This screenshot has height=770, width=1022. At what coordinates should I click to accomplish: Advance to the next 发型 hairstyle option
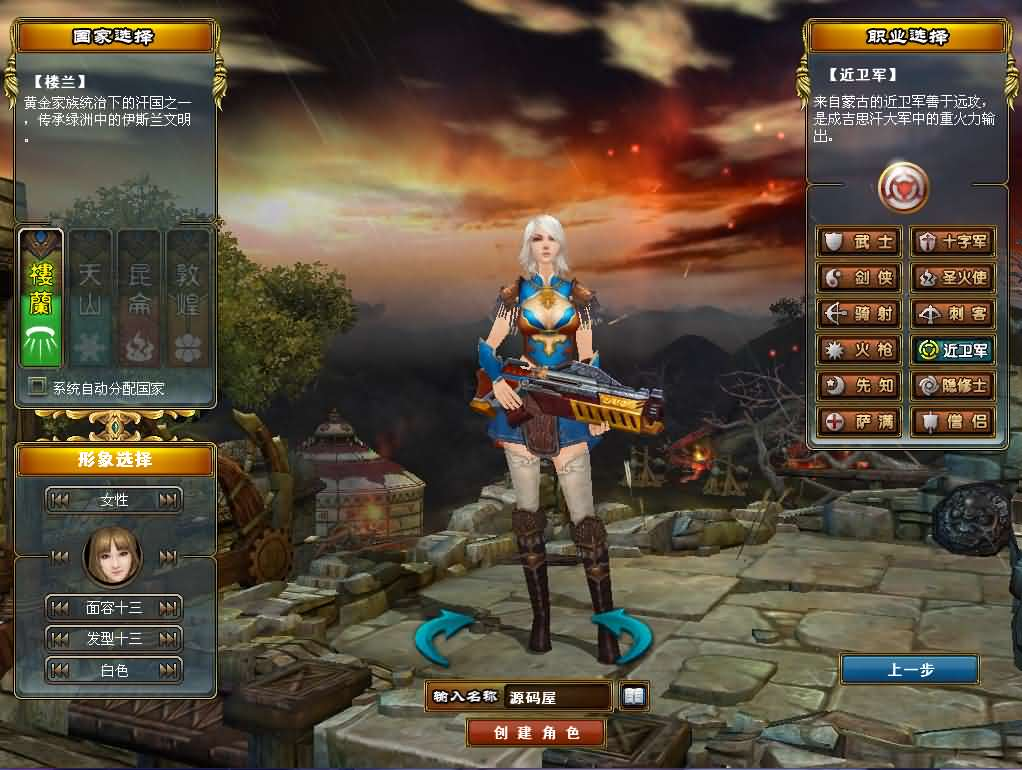tap(168, 639)
